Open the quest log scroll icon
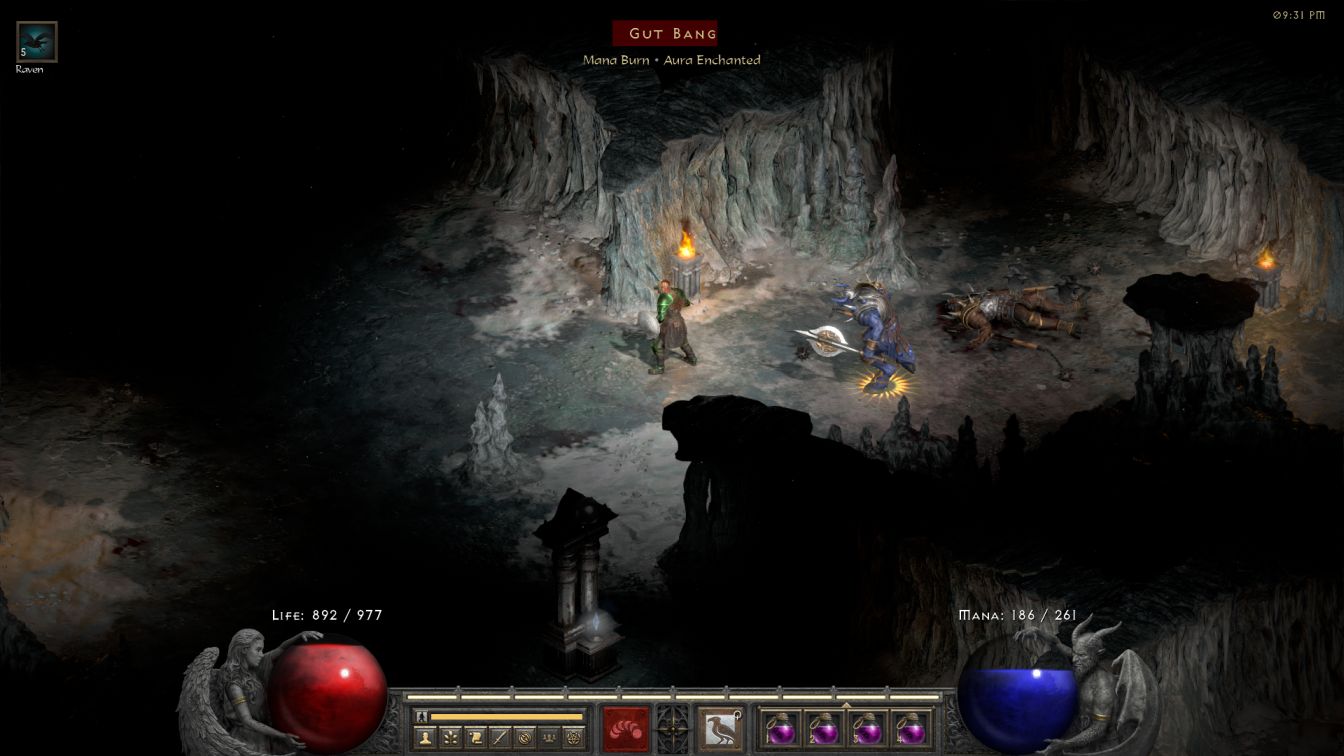Image resolution: width=1344 pixels, height=756 pixels. [475, 738]
